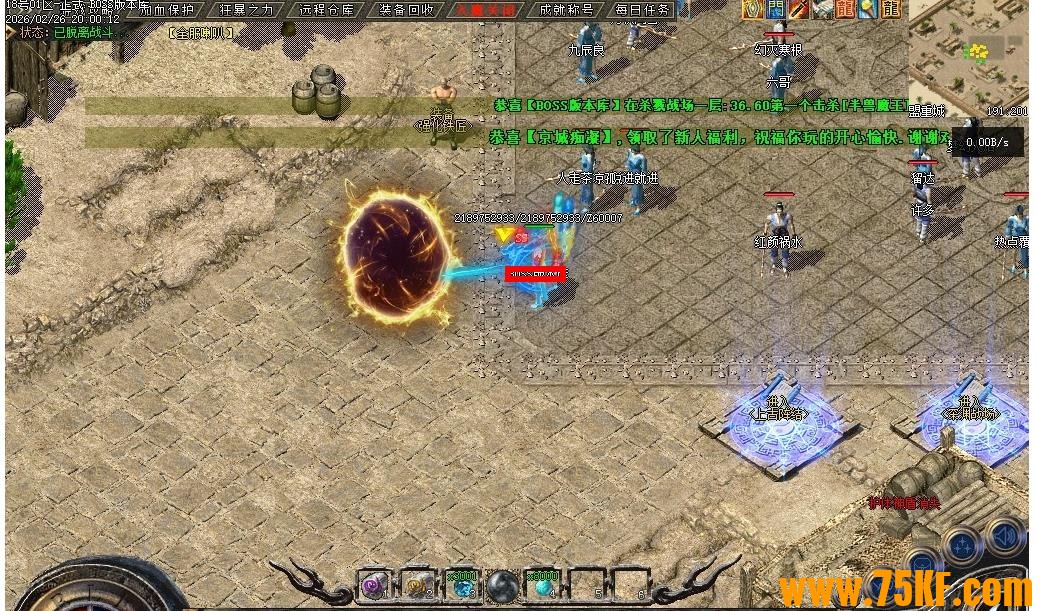Click the red-text top menu button
The width and height of the screenshot is (1037, 611).
tap(486, 10)
